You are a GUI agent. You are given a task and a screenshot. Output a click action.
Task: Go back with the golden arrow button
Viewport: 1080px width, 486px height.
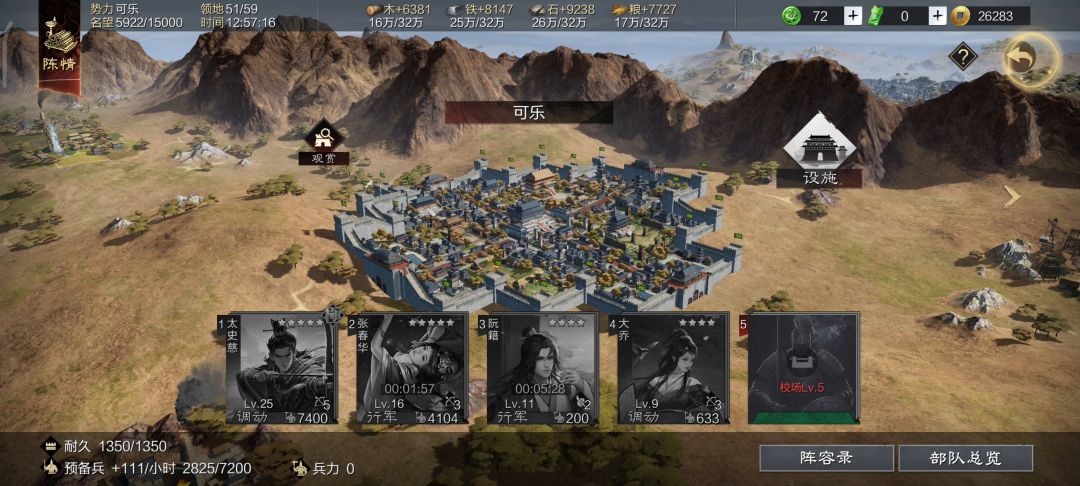tap(1031, 60)
